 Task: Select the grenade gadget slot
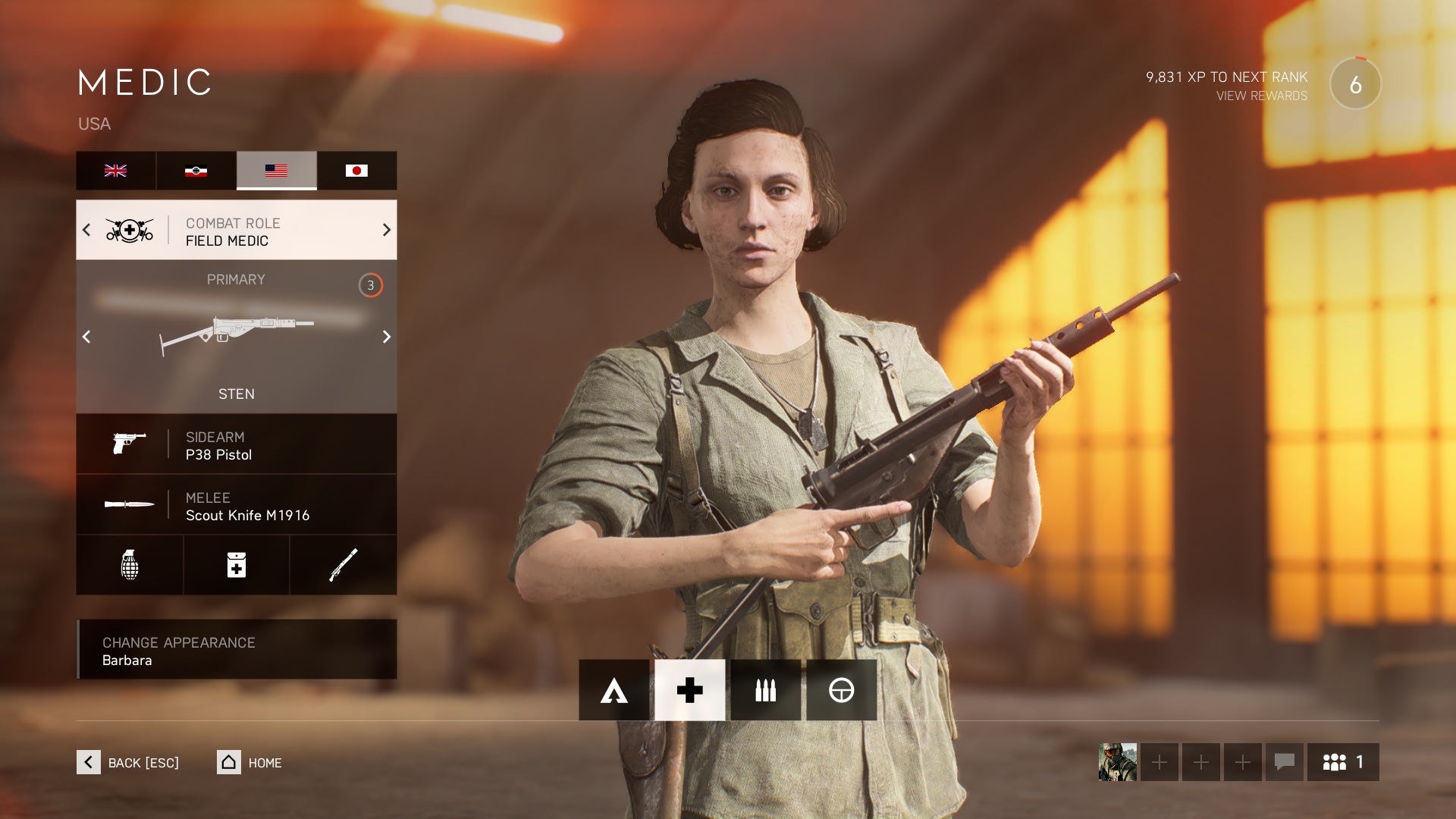point(130,565)
